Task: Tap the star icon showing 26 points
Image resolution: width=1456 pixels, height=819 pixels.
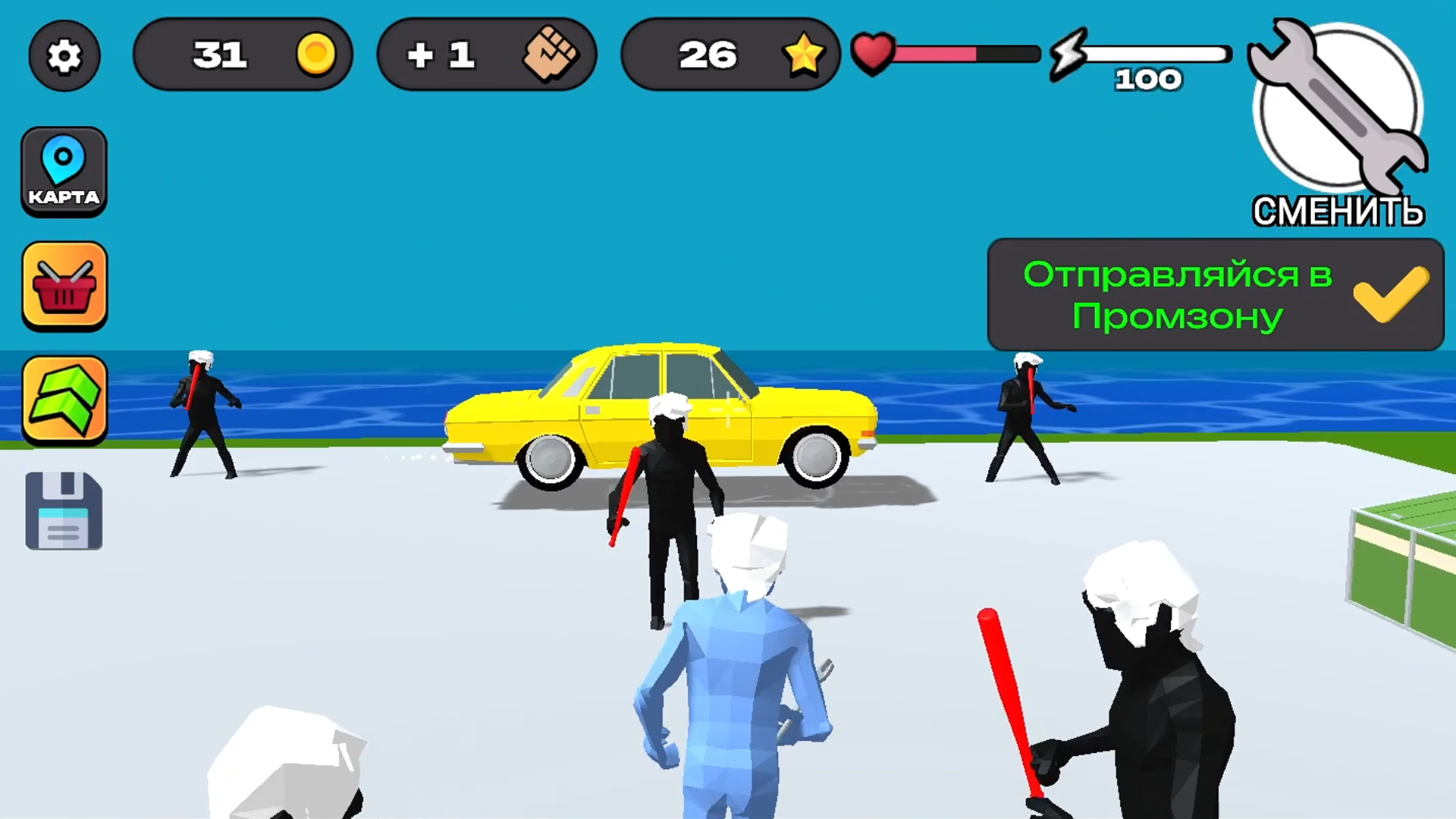Action: tap(803, 54)
